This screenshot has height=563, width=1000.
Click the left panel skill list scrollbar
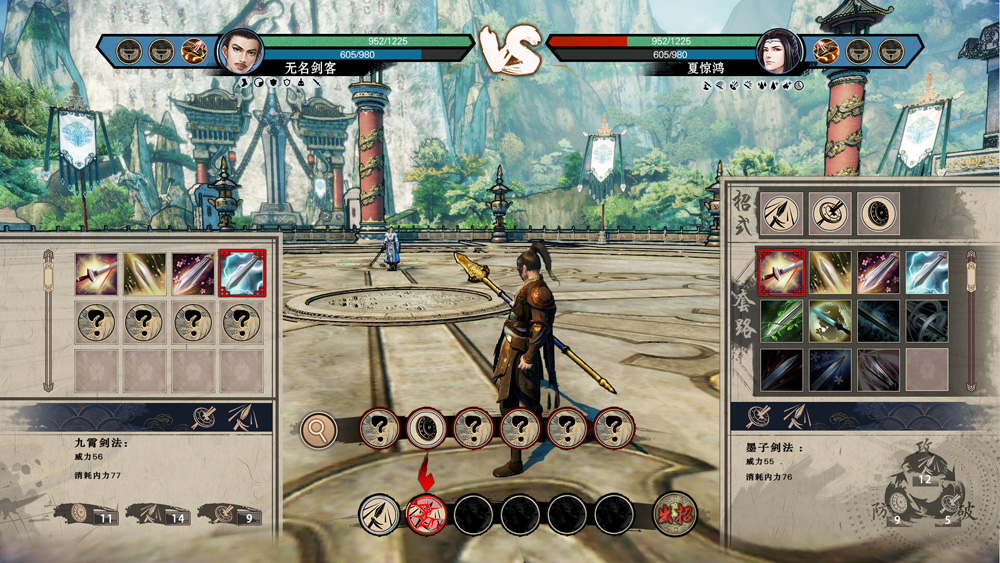[x=48, y=320]
